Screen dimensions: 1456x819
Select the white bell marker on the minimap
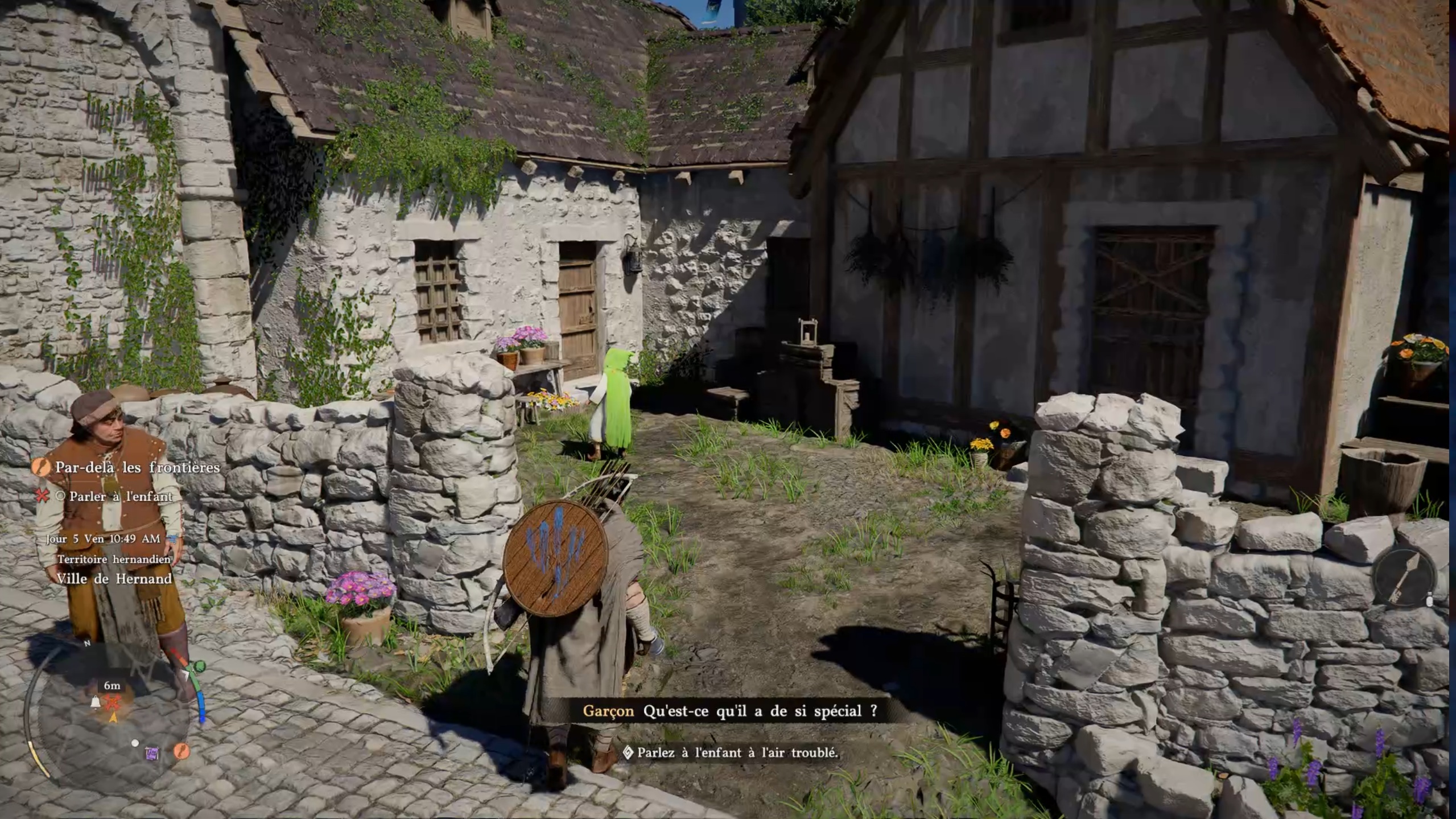(96, 703)
